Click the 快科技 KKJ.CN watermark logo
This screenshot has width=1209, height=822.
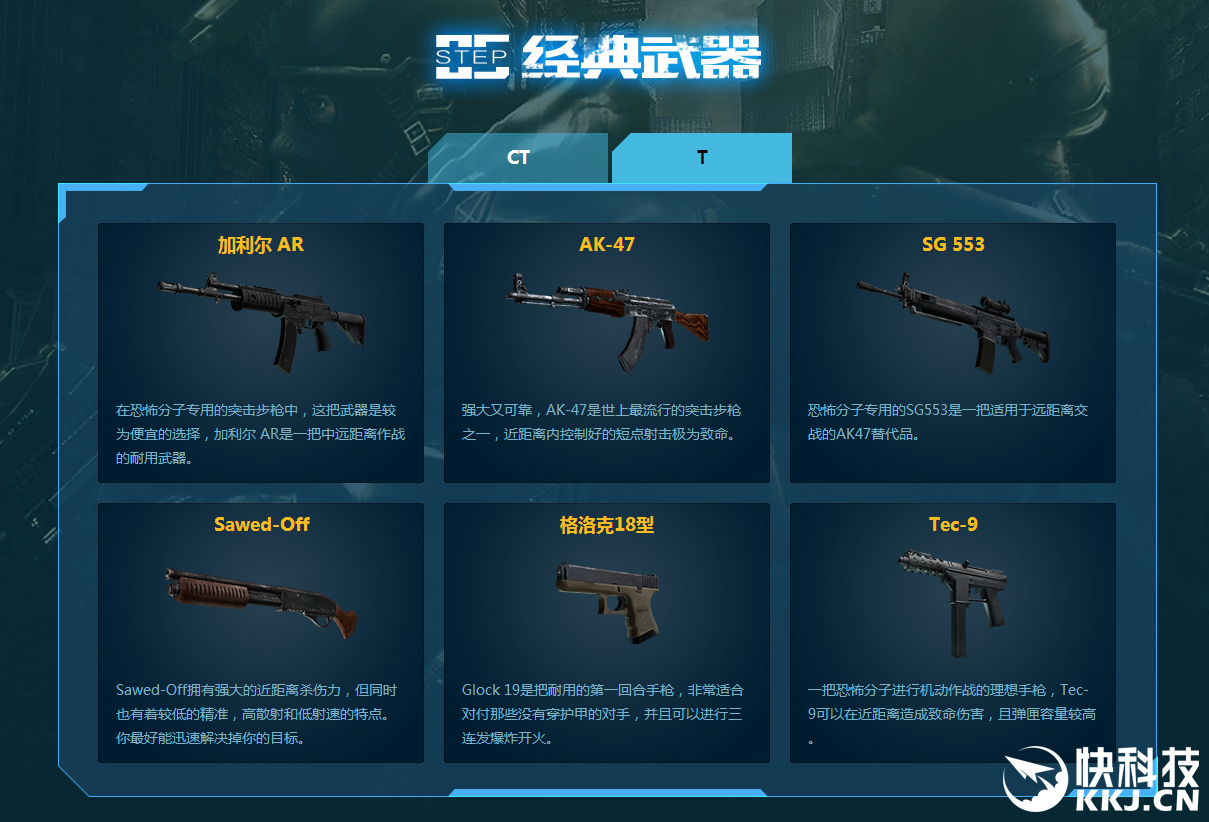pos(1101,780)
